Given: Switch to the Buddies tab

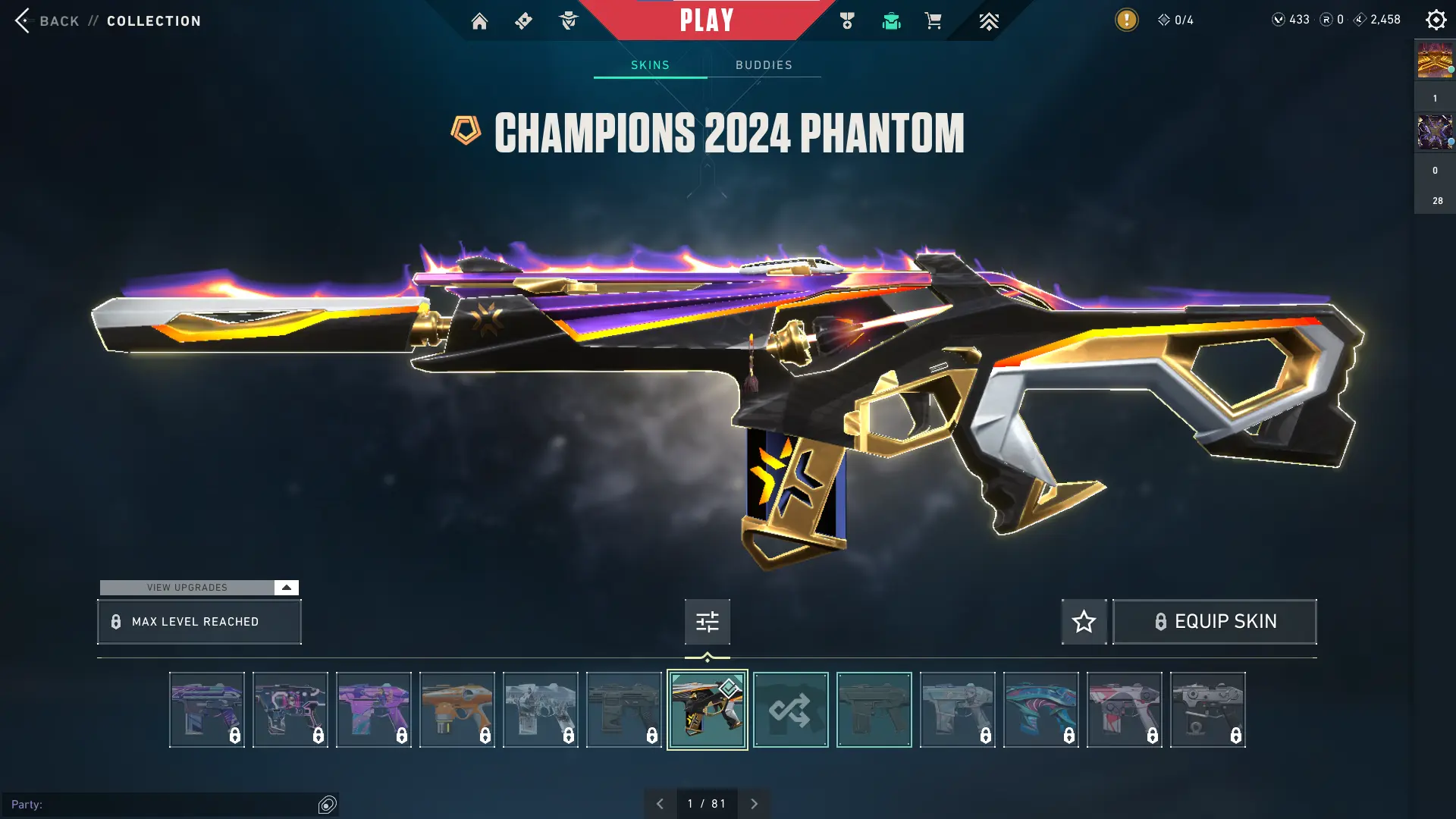Looking at the screenshot, I should click(764, 65).
